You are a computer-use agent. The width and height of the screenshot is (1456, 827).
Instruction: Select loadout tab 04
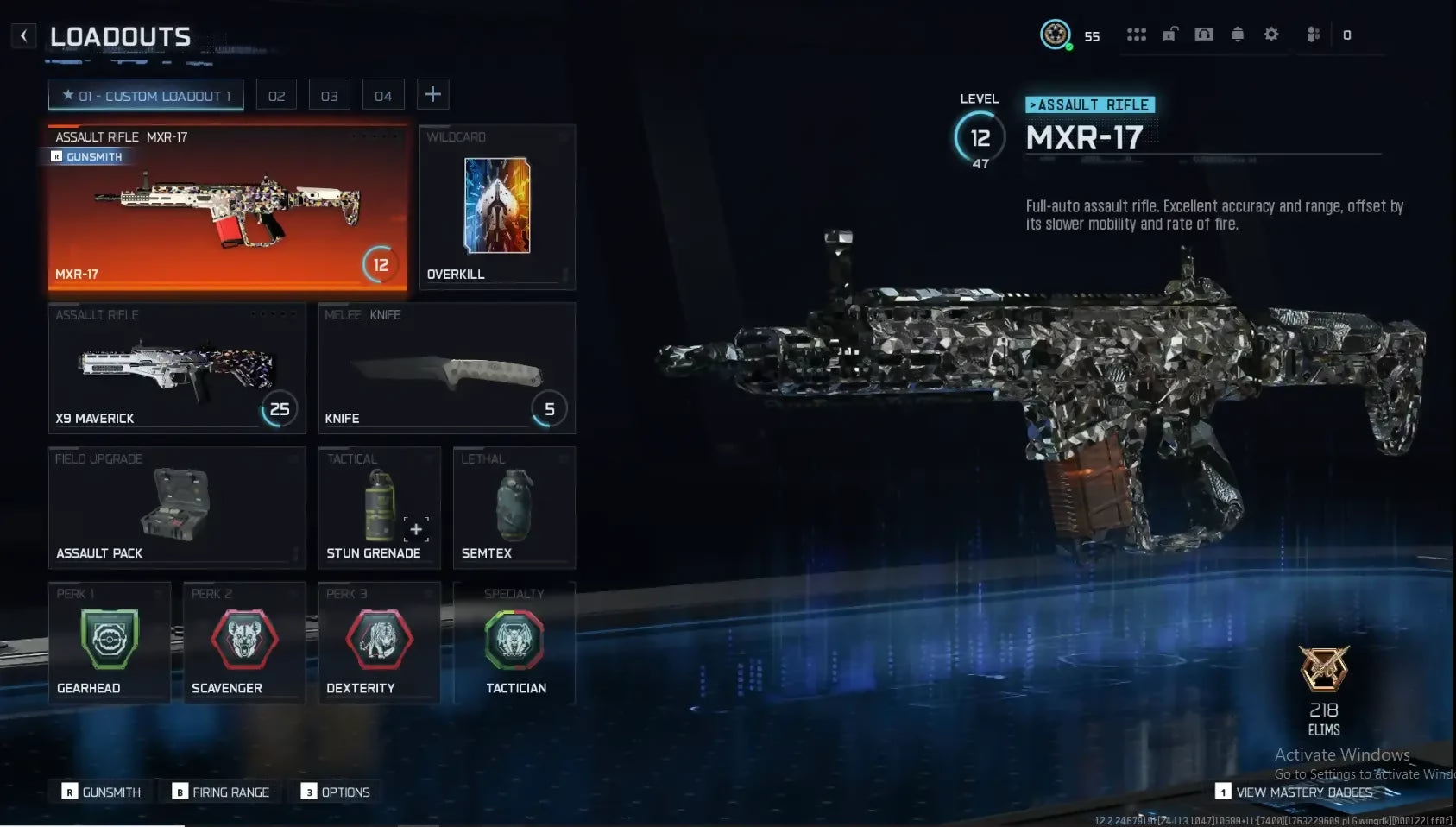tap(383, 96)
